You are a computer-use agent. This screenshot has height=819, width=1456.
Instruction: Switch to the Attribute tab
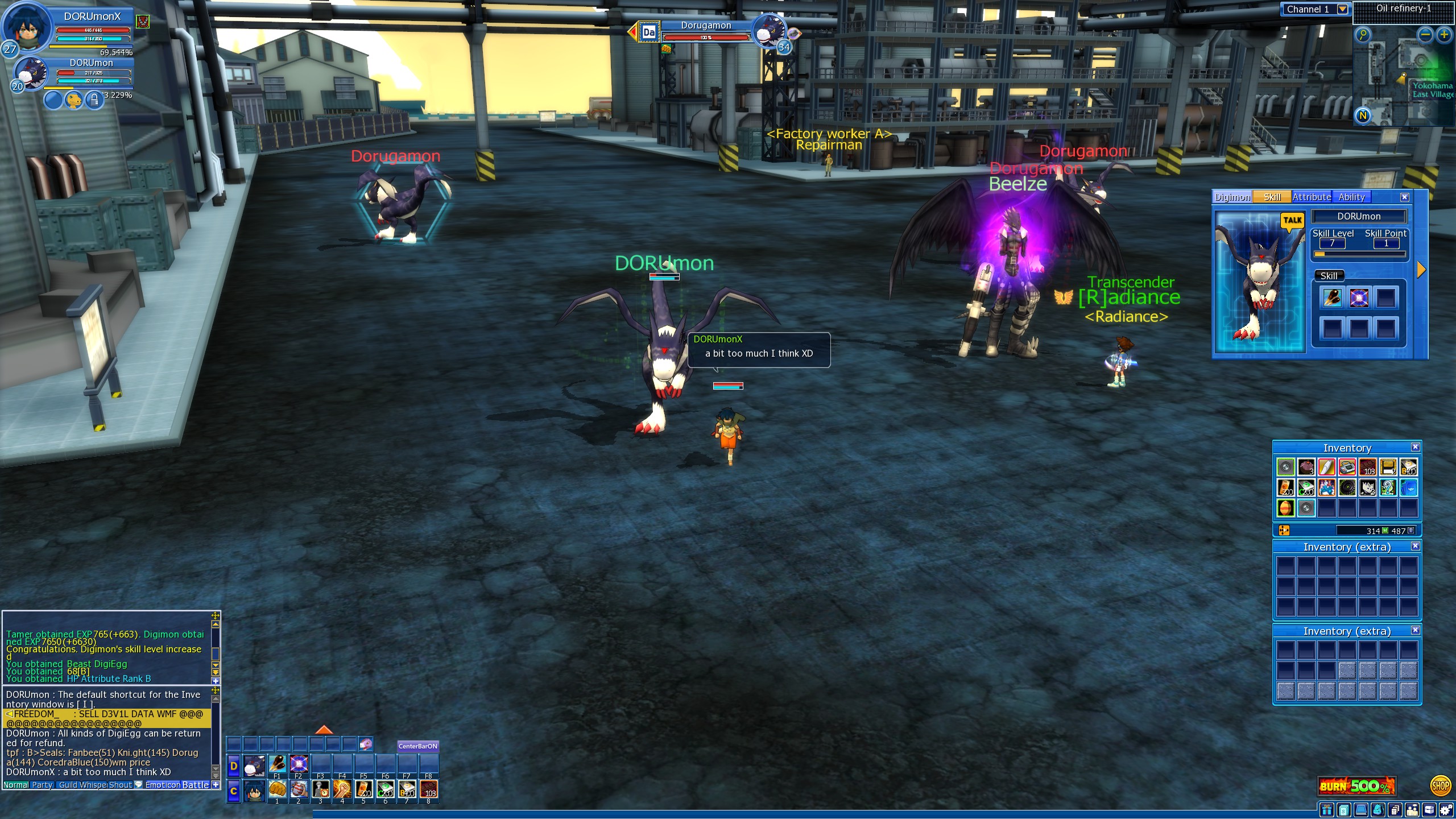tap(1312, 197)
